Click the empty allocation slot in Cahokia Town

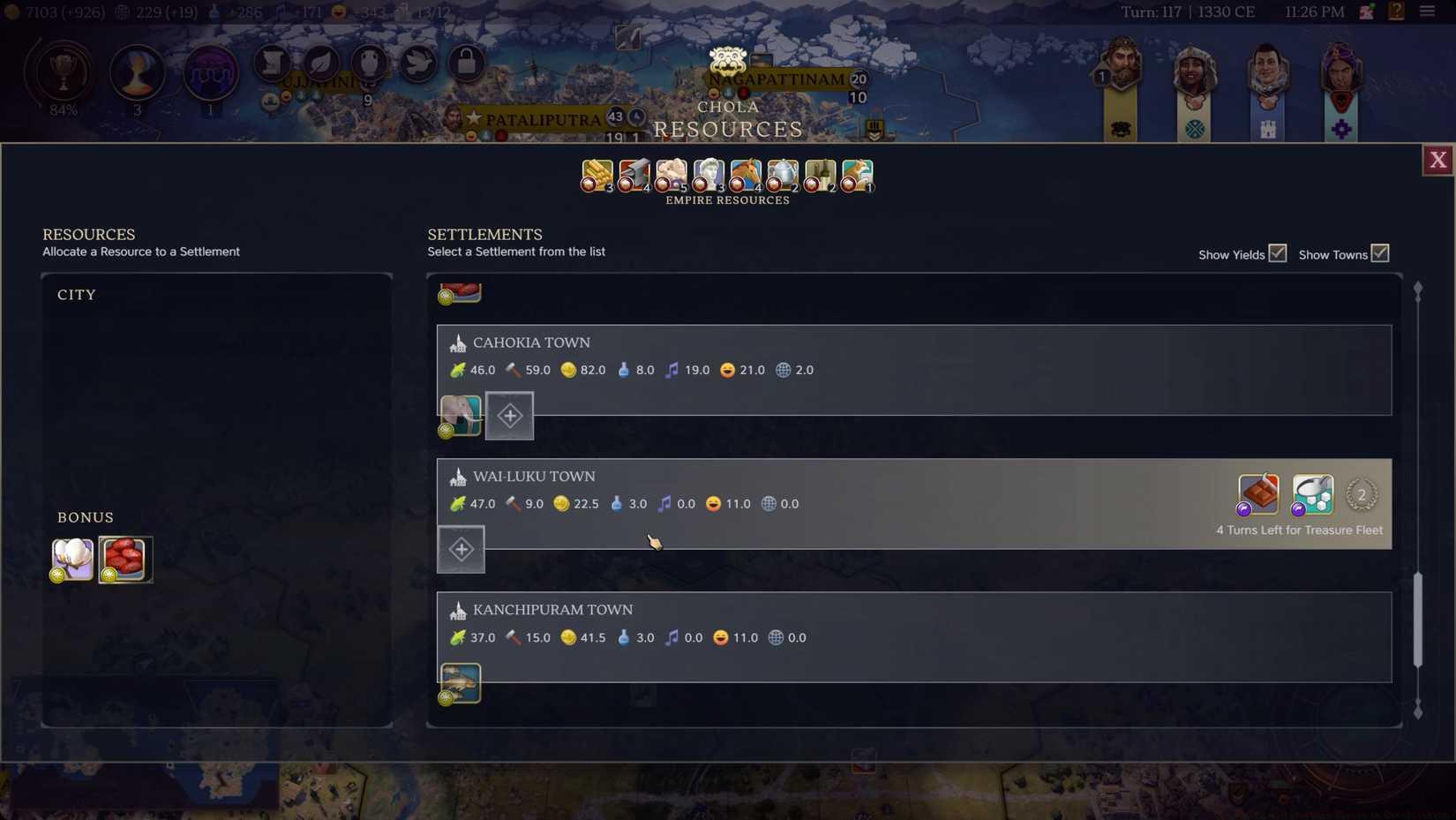pos(510,415)
